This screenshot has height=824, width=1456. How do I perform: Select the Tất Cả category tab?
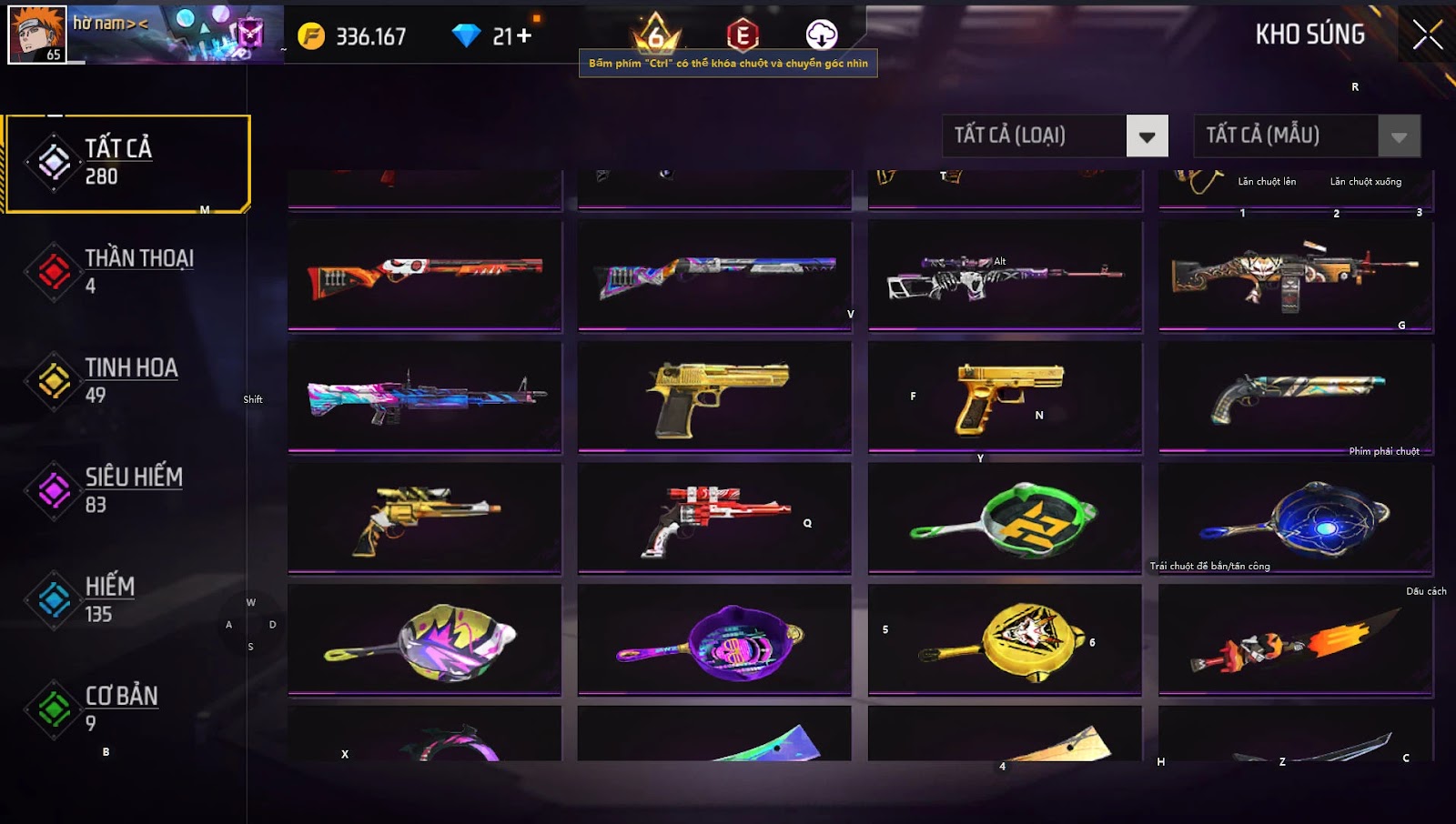[x=127, y=164]
